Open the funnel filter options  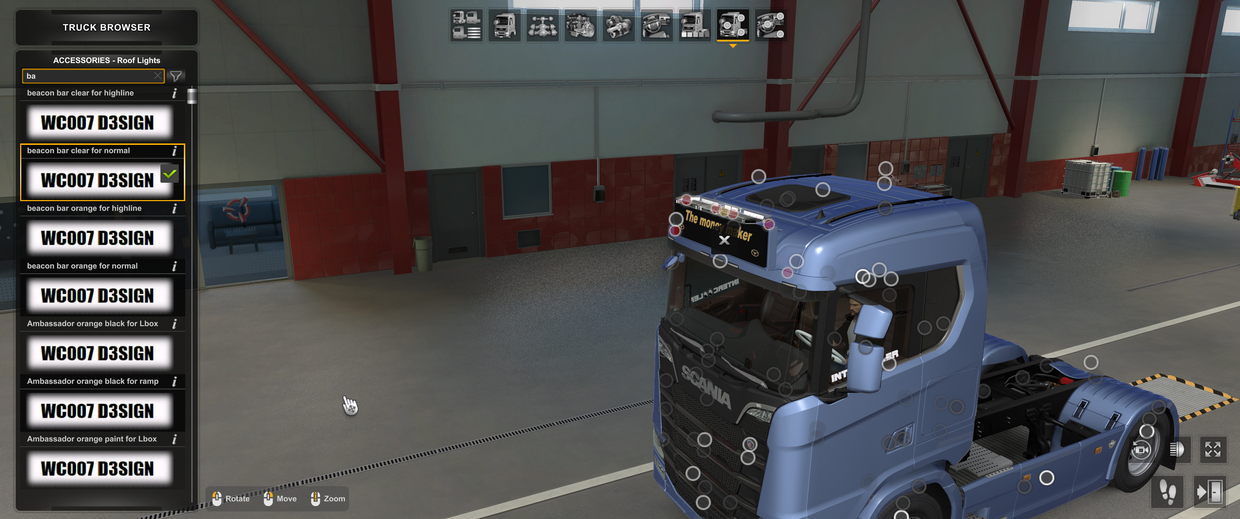pos(176,76)
